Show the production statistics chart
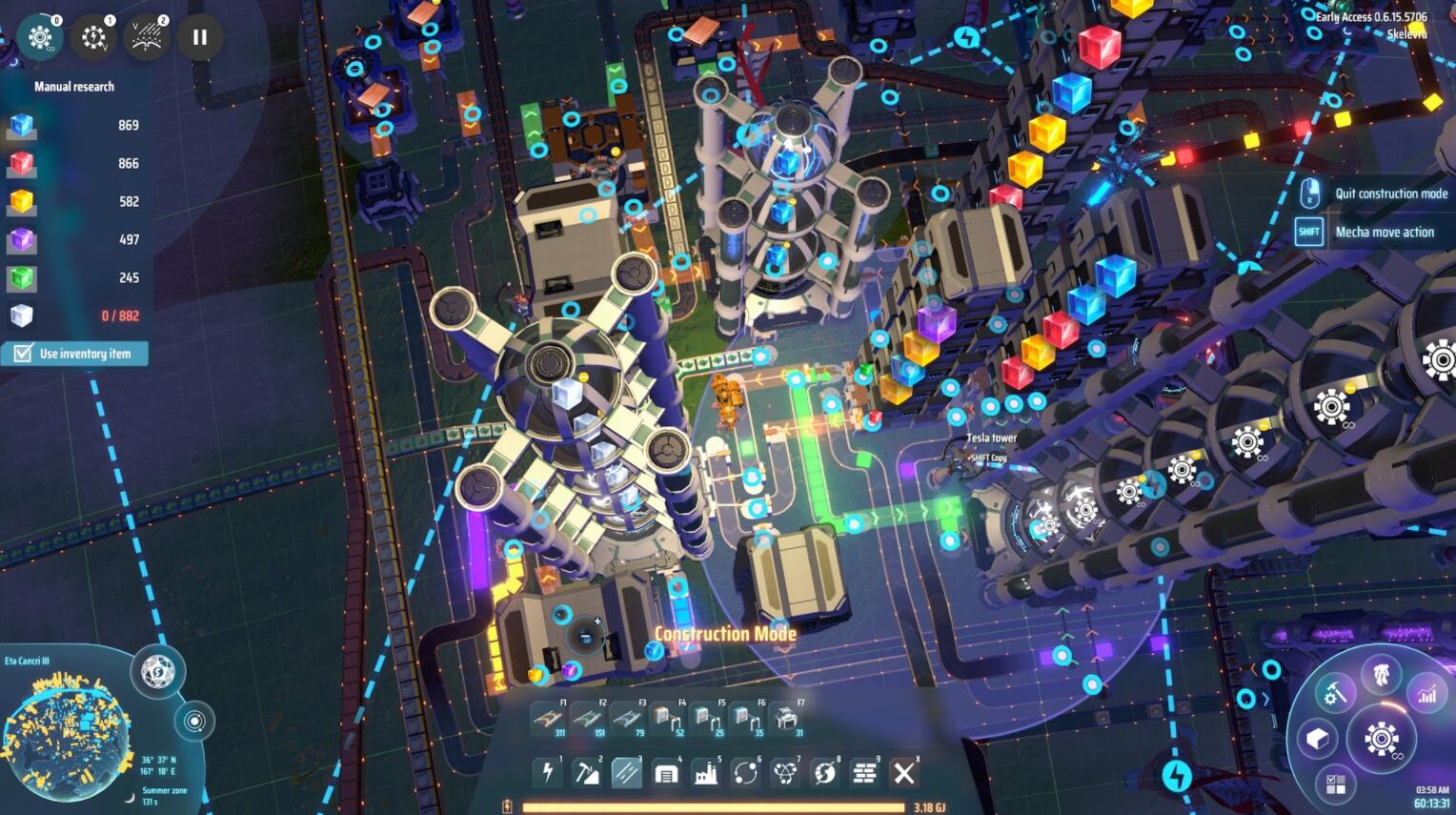This screenshot has height=815, width=1456. [x=1426, y=694]
